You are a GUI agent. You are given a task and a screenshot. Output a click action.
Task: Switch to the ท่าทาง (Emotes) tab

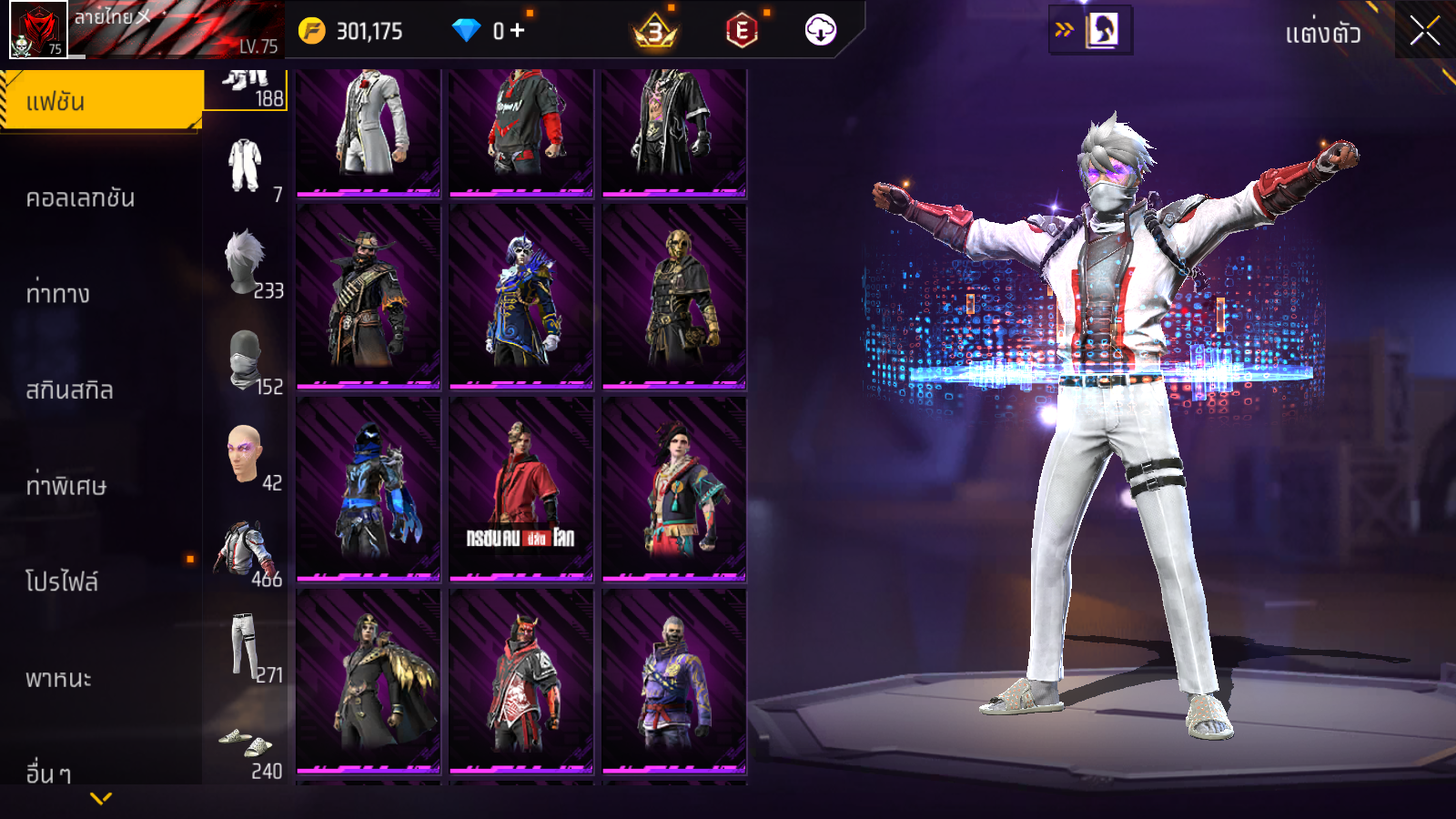click(x=58, y=293)
